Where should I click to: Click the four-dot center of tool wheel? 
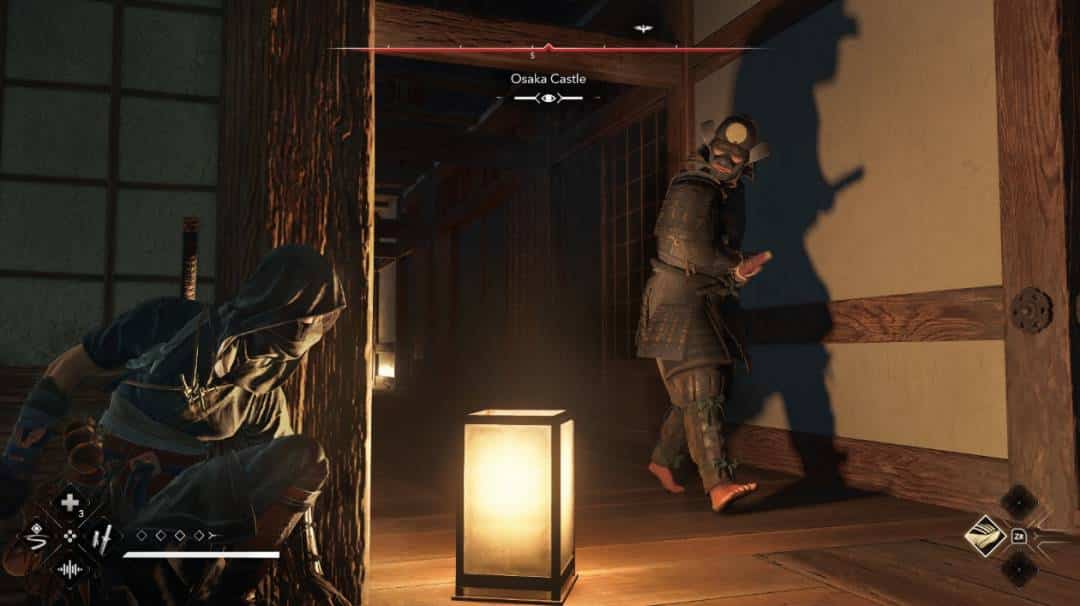pyautogui.click(x=69, y=537)
